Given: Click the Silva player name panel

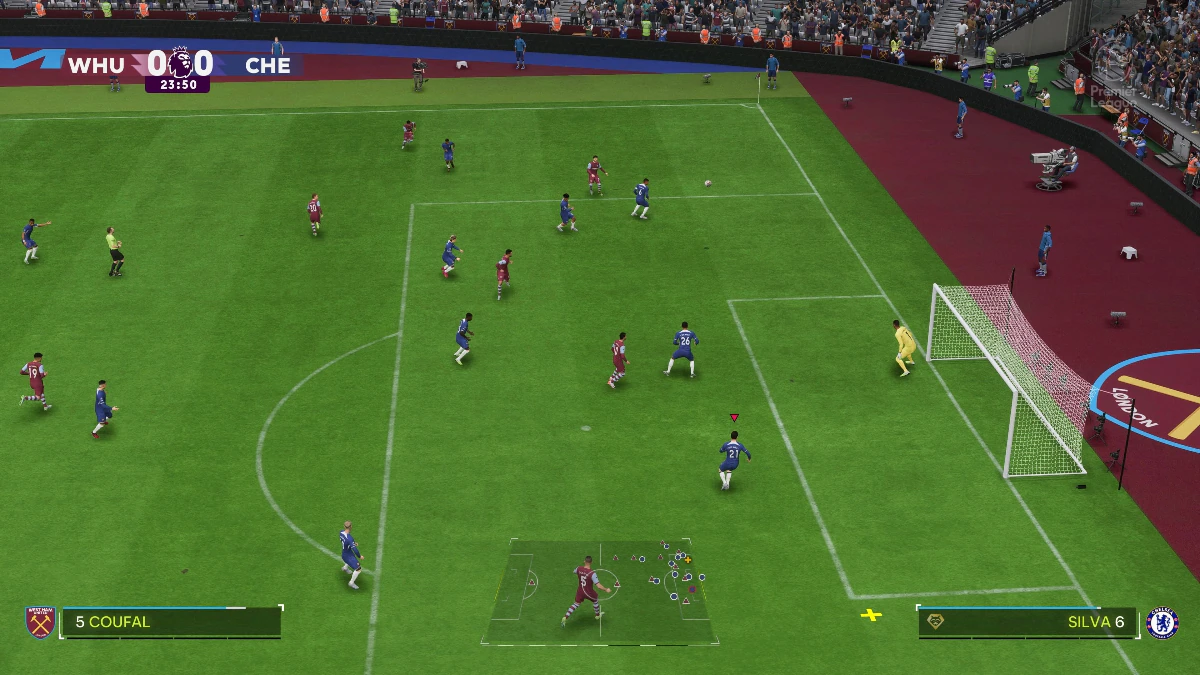Looking at the screenshot, I should pos(1027,622).
